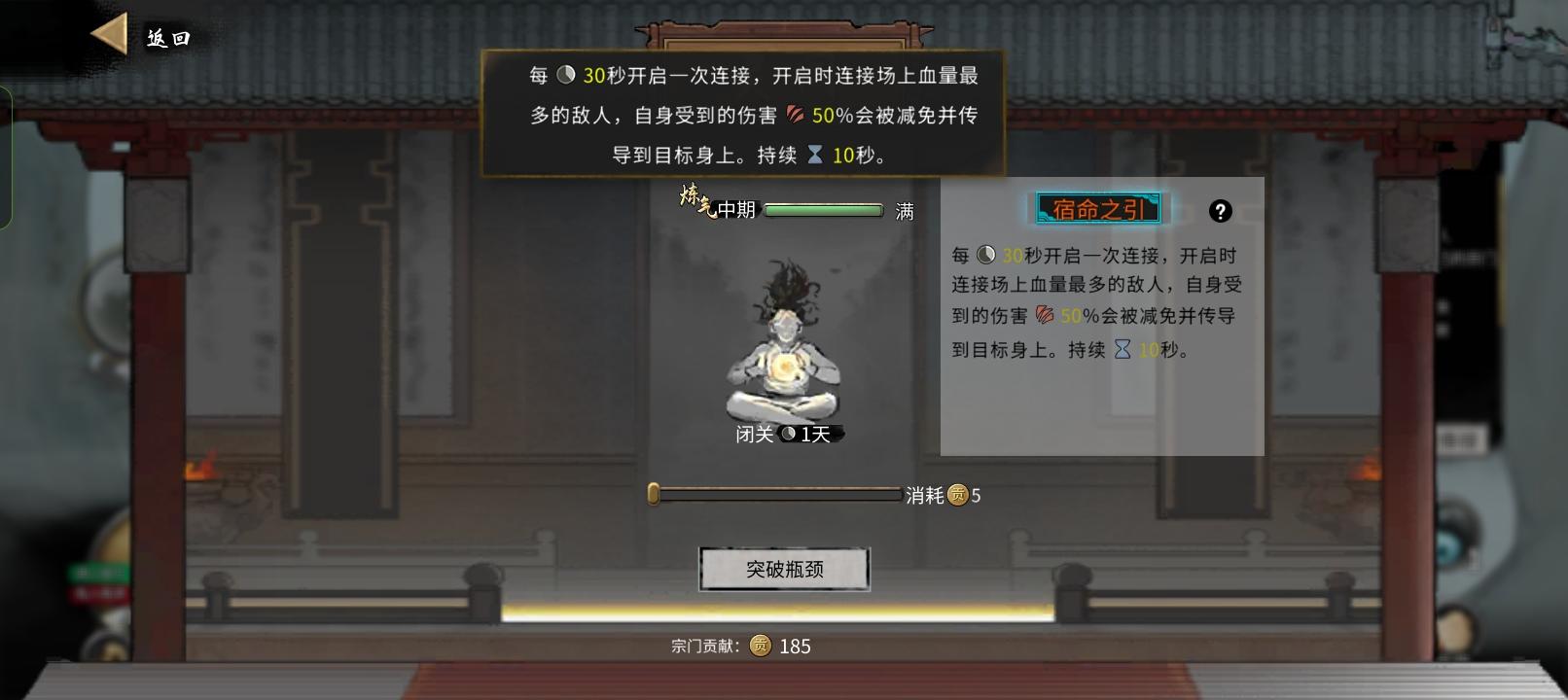Image resolution: width=1568 pixels, height=700 pixels.
Task: Click the 炼气中期 label above the progress bar
Action: 714,205
